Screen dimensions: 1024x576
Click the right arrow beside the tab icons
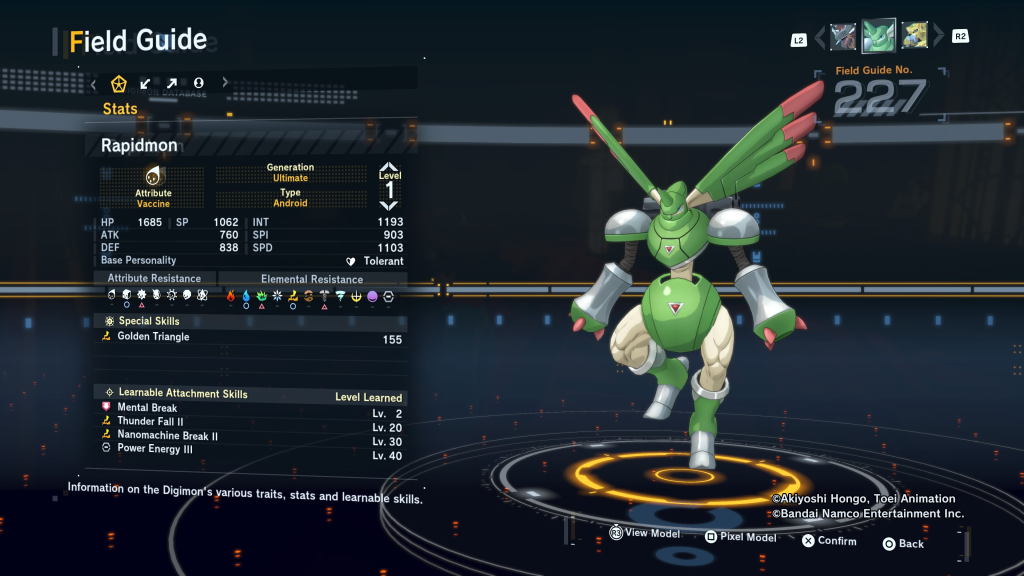tap(225, 83)
